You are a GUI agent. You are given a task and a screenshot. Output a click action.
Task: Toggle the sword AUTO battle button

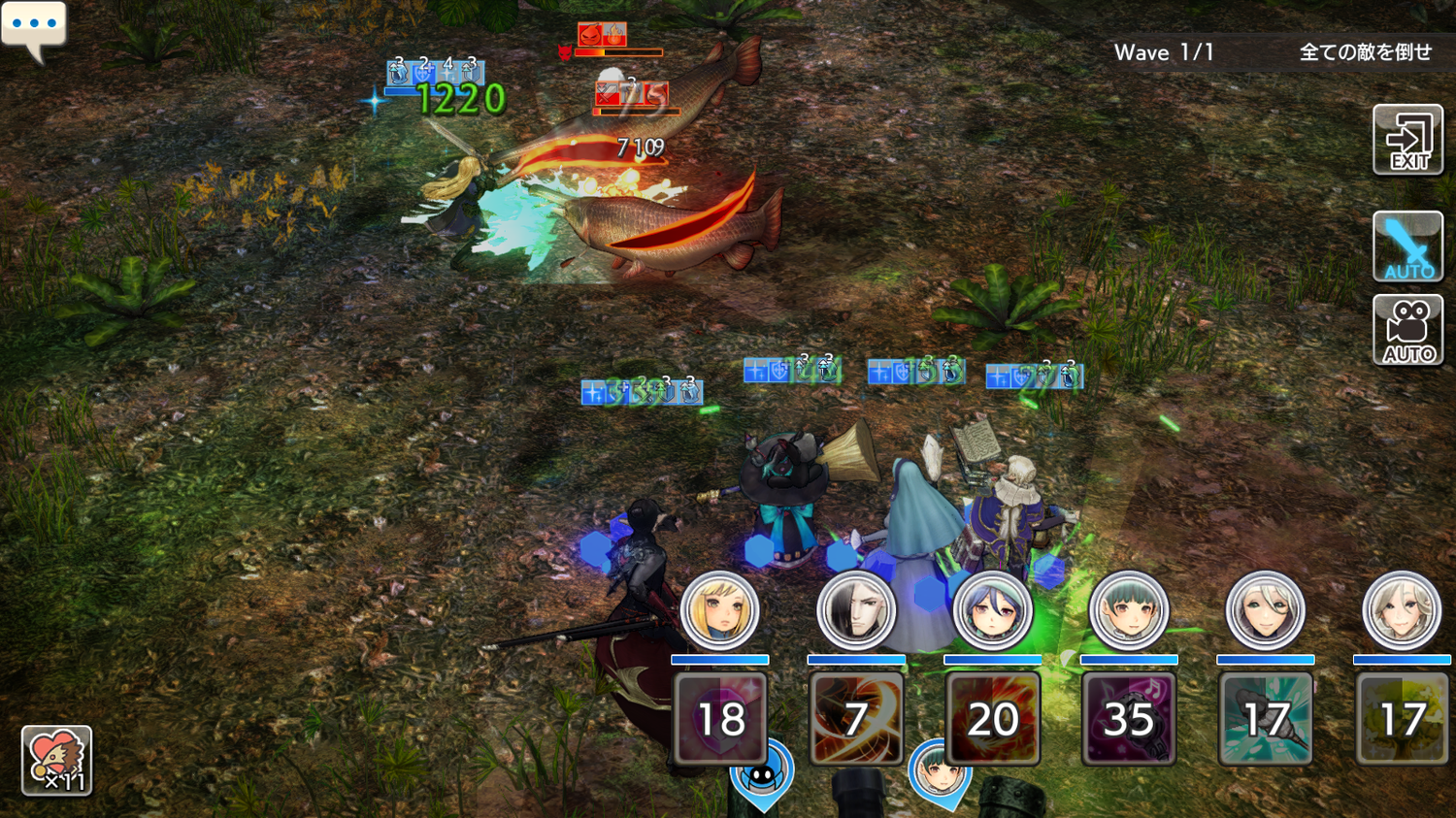1407,246
